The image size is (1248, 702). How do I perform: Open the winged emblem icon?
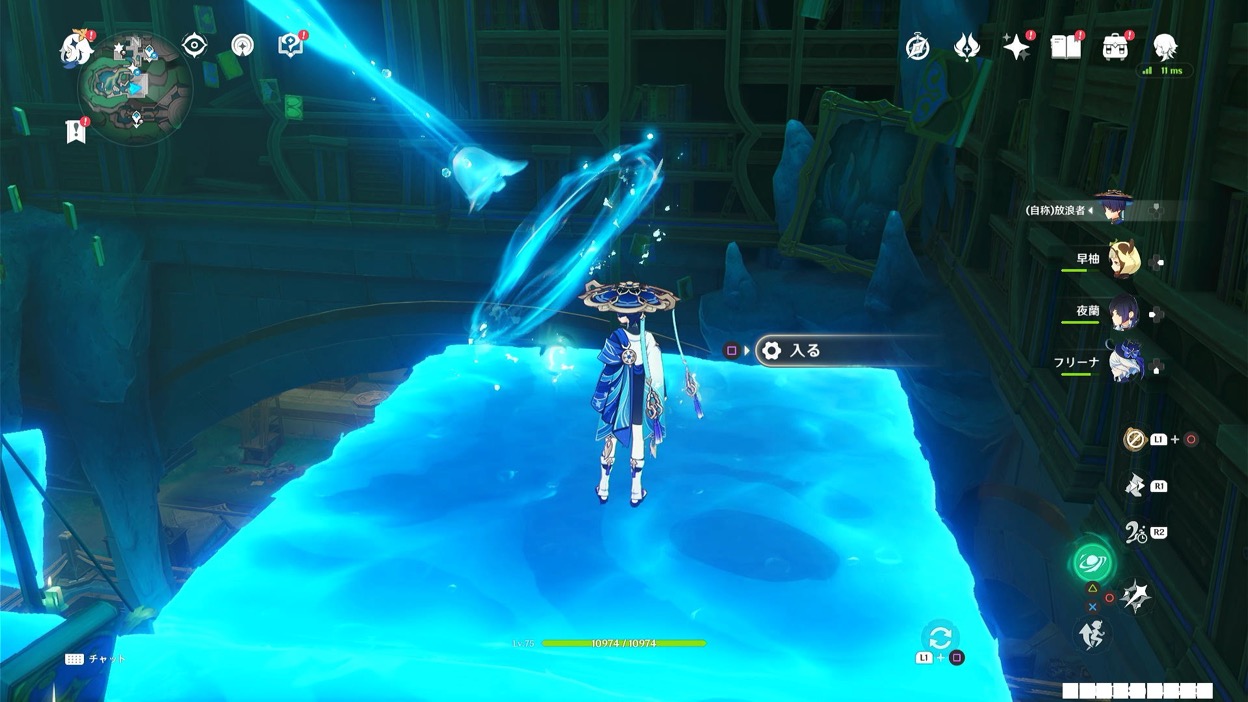[967, 47]
